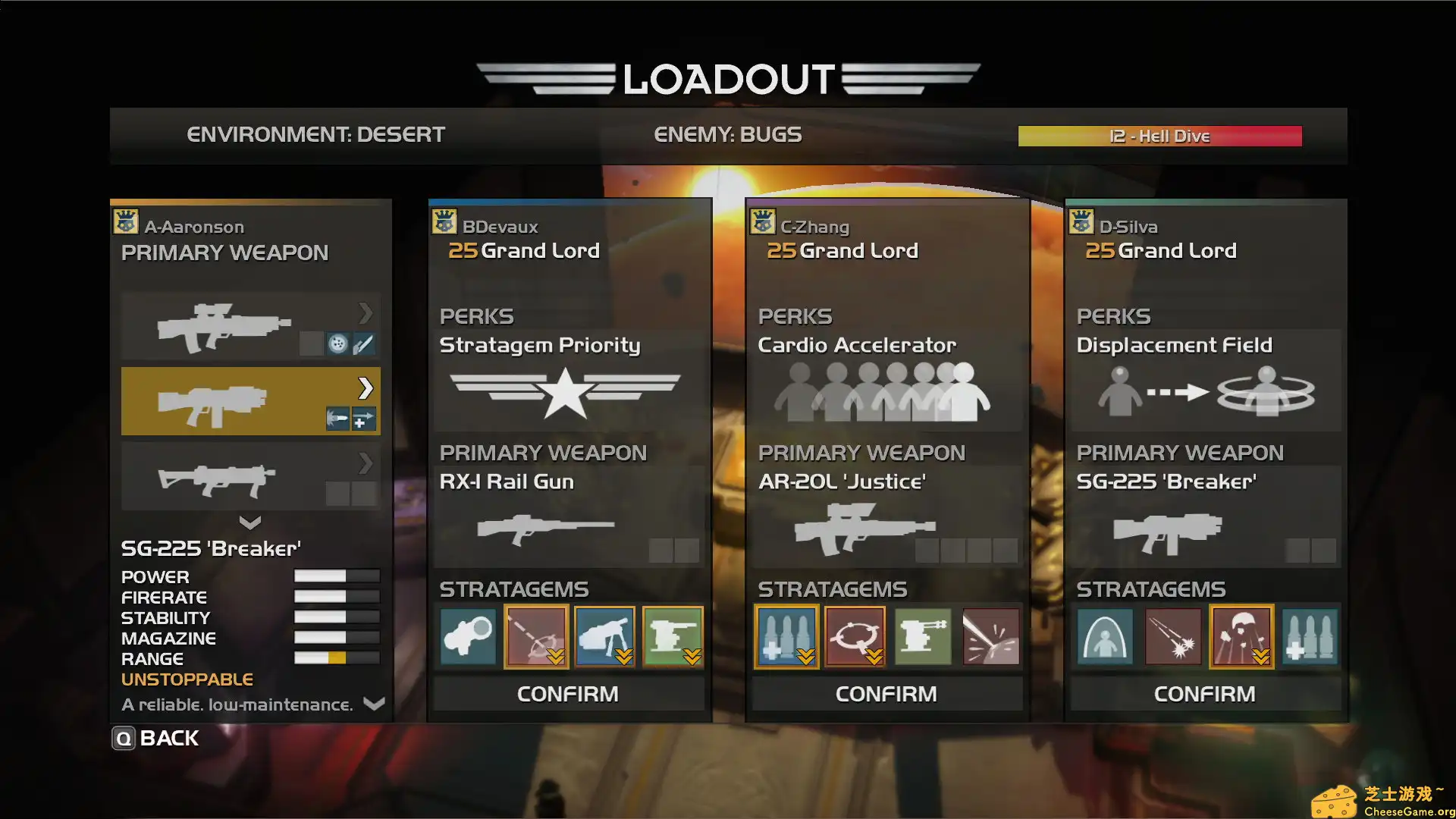Expand the highlighted weapon's attachment options via its chevron
The image size is (1456, 819).
[366, 388]
